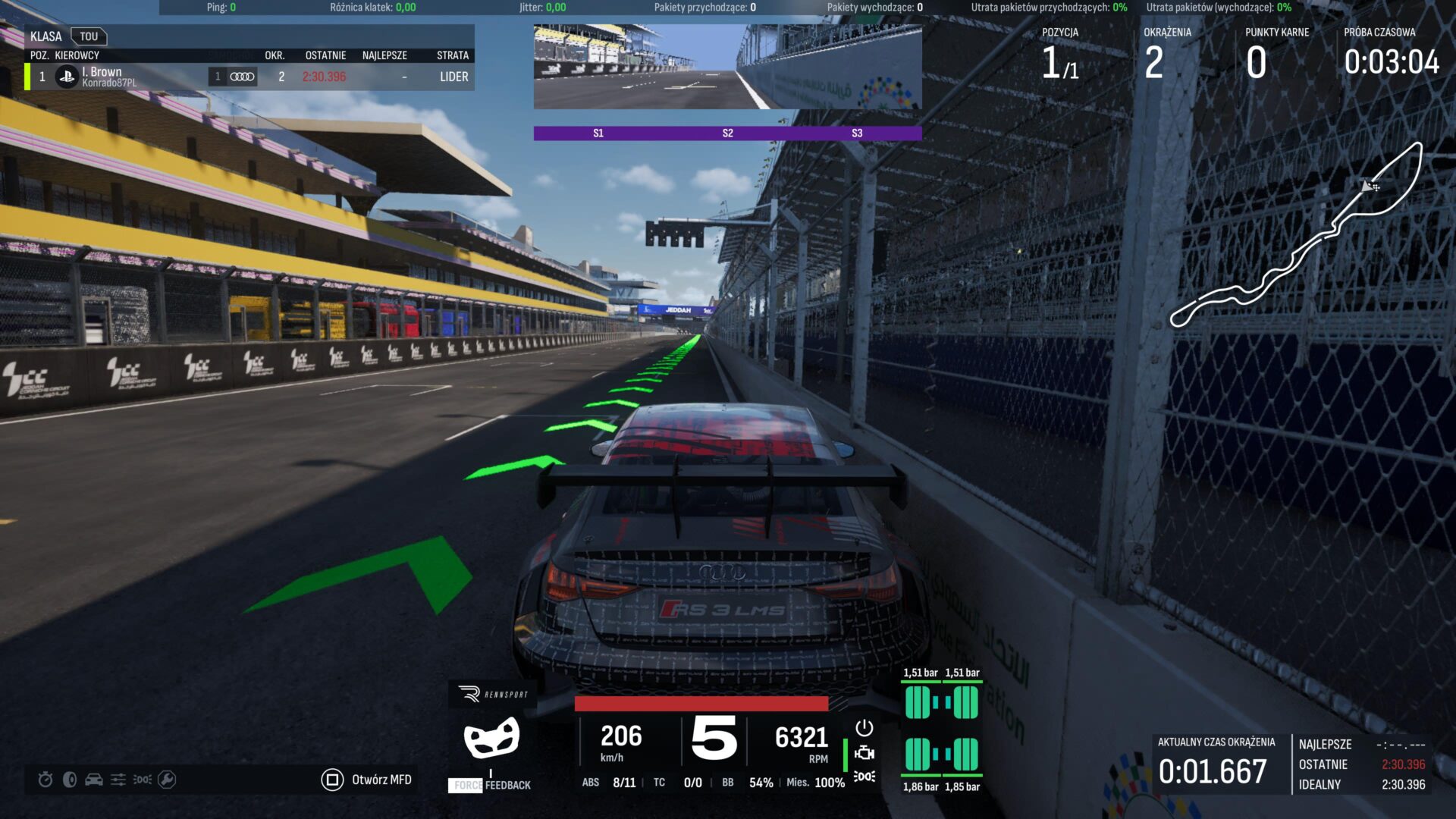Select I. Brown's row in the standings
Image resolution: width=1456 pixels, height=819 pixels.
[x=249, y=77]
